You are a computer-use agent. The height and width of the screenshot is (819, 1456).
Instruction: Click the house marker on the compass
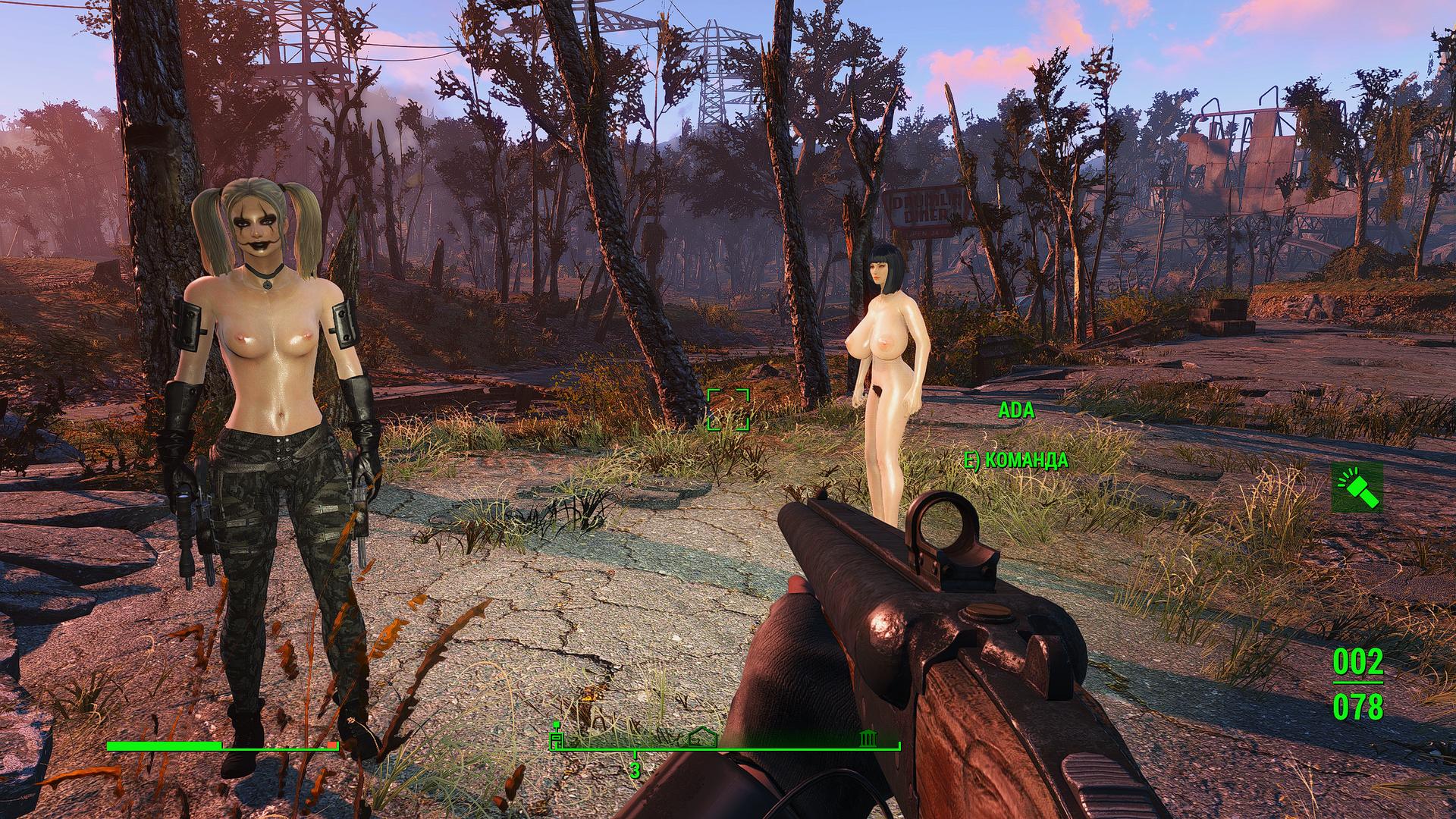click(x=703, y=738)
